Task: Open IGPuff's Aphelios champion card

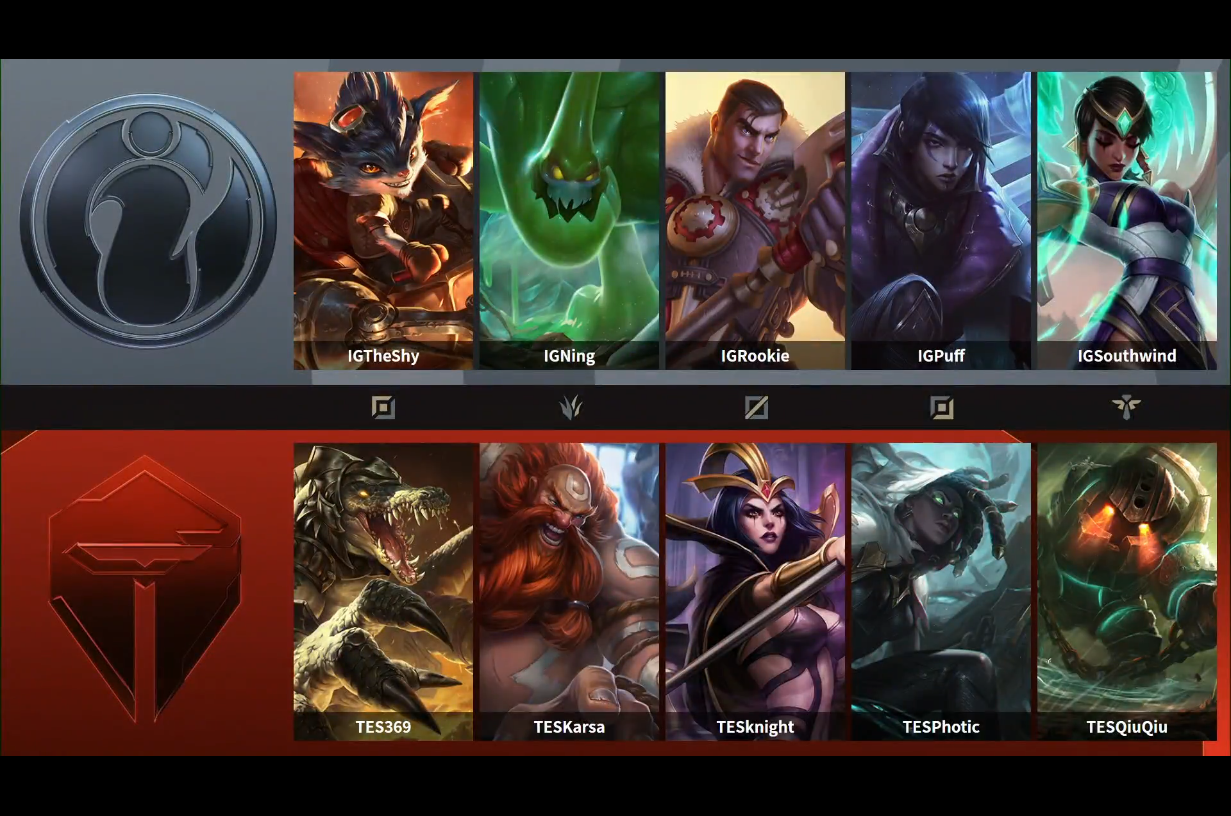Action: point(941,220)
